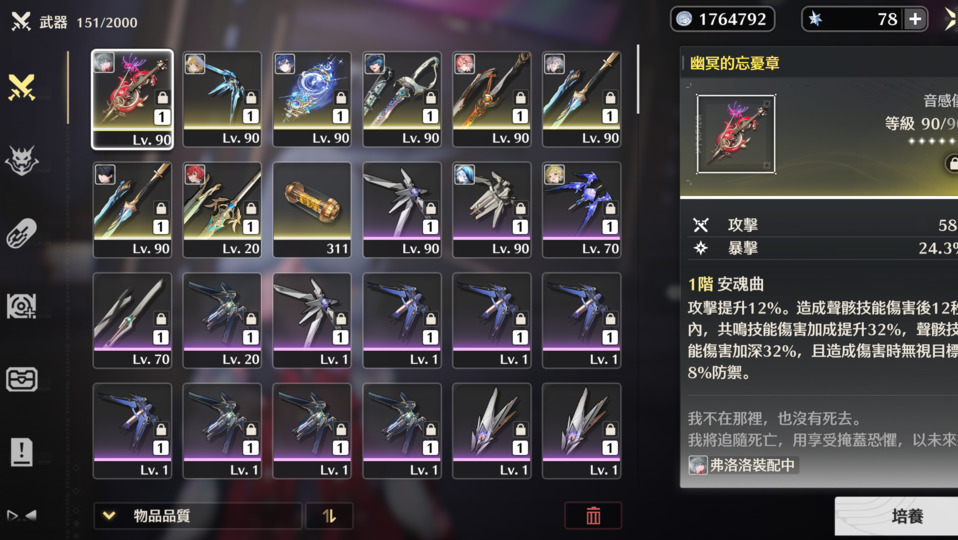The width and height of the screenshot is (958, 540).
Task: Click the weapon preview thumbnail in details
Action: (x=736, y=134)
